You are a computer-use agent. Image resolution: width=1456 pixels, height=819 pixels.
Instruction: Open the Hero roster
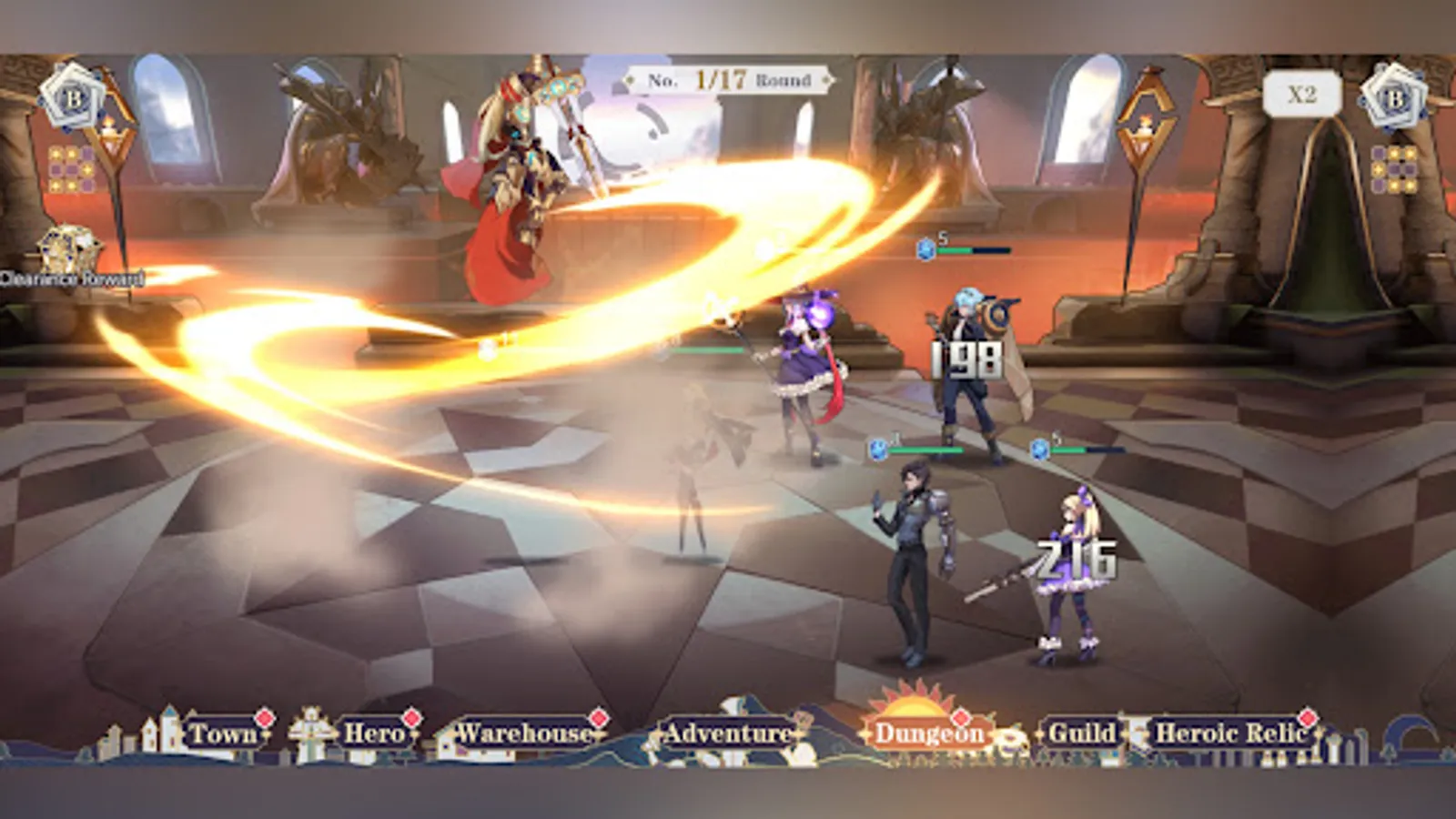(x=373, y=731)
